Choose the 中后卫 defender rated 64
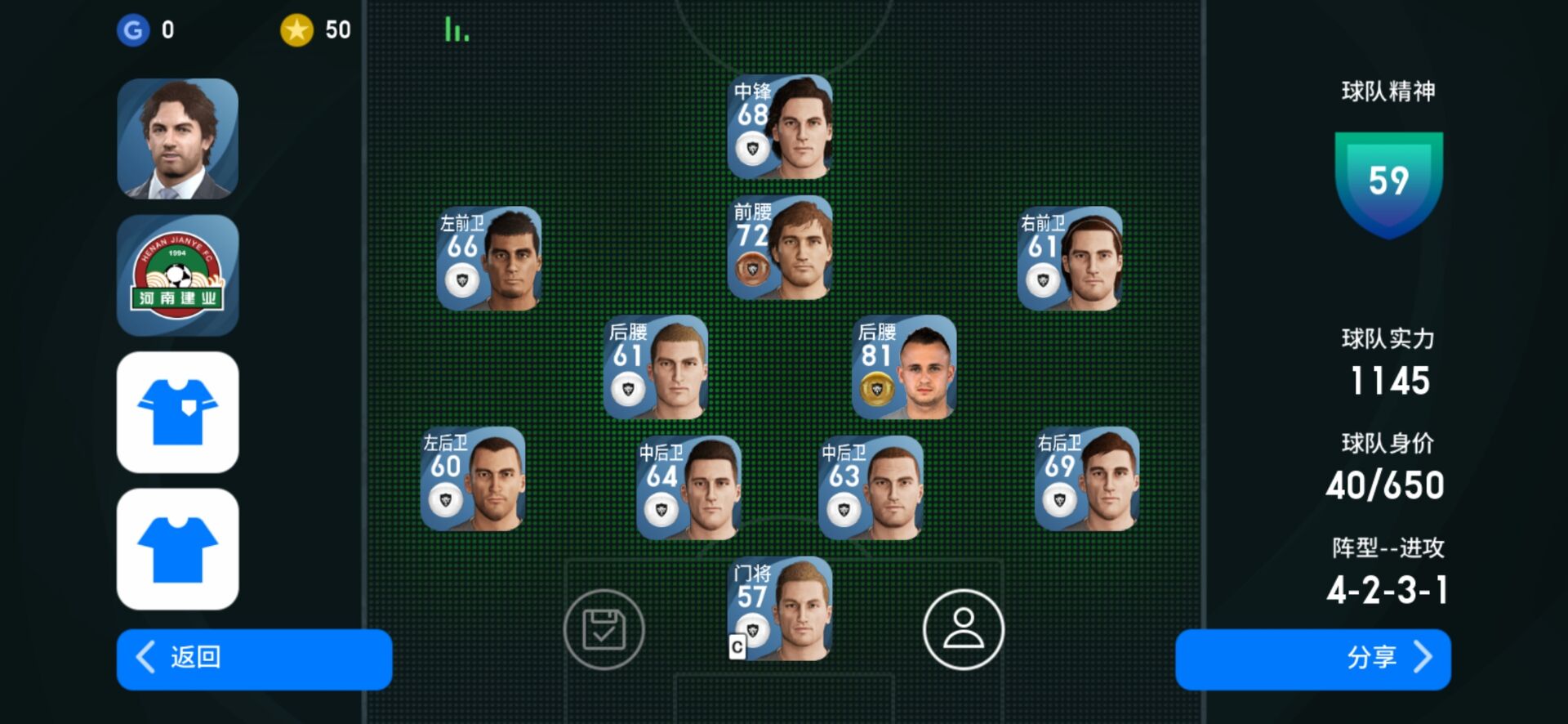 (x=688, y=488)
